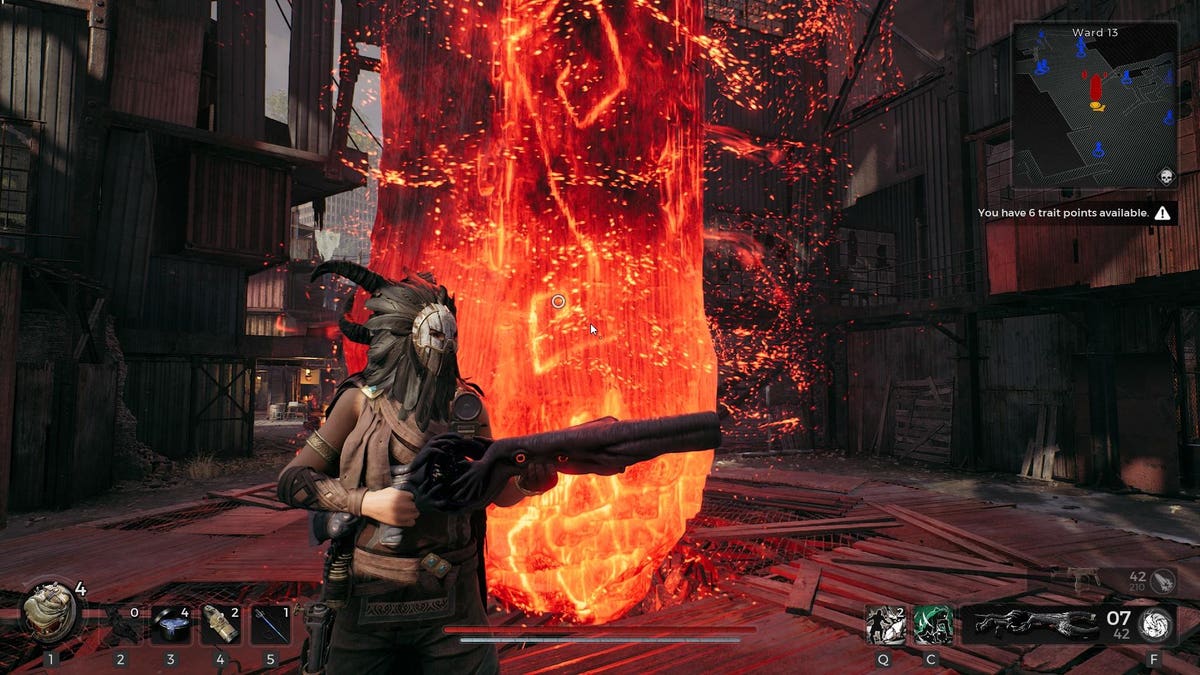The image size is (1200, 675).
Task: Activate the green skill icon above the C label
Action: pyautogui.click(x=932, y=624)
